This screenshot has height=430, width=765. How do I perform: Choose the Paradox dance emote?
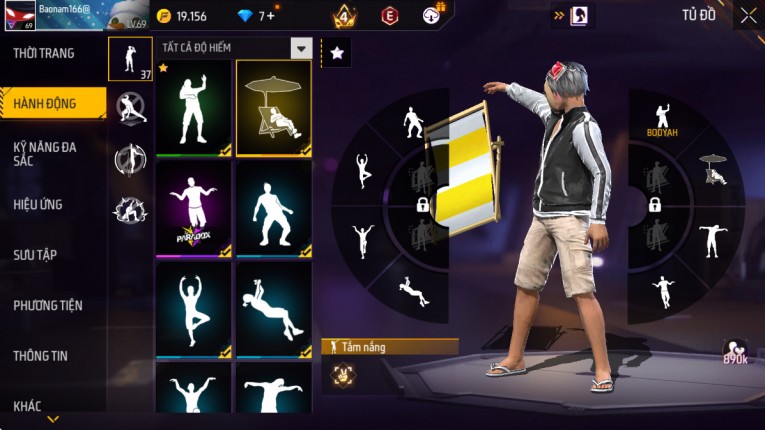193,208
